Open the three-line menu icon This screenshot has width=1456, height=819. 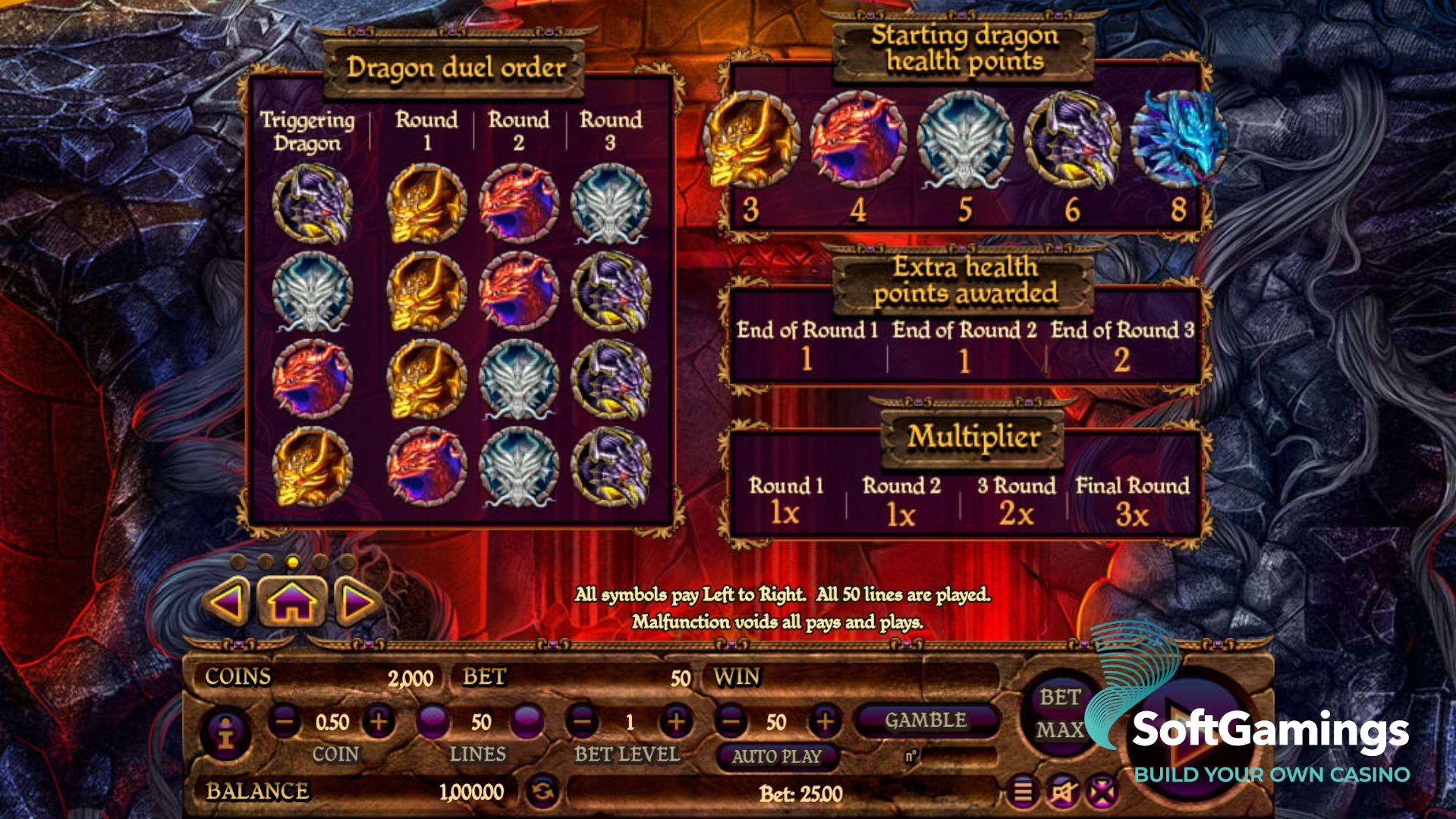tap(1023, 792)
